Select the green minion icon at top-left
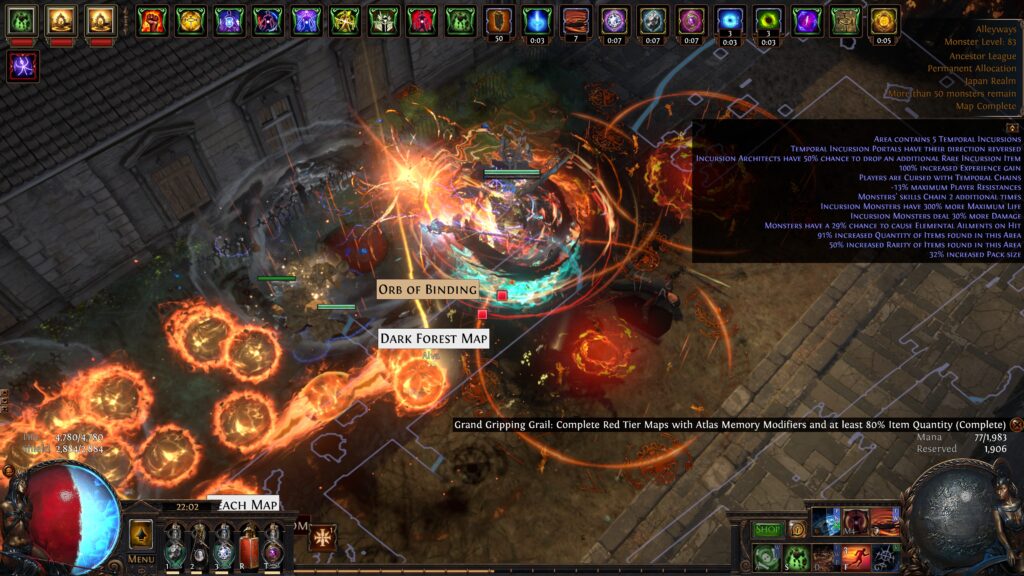This screenshot has width=1024, height=576. [22, 20]
